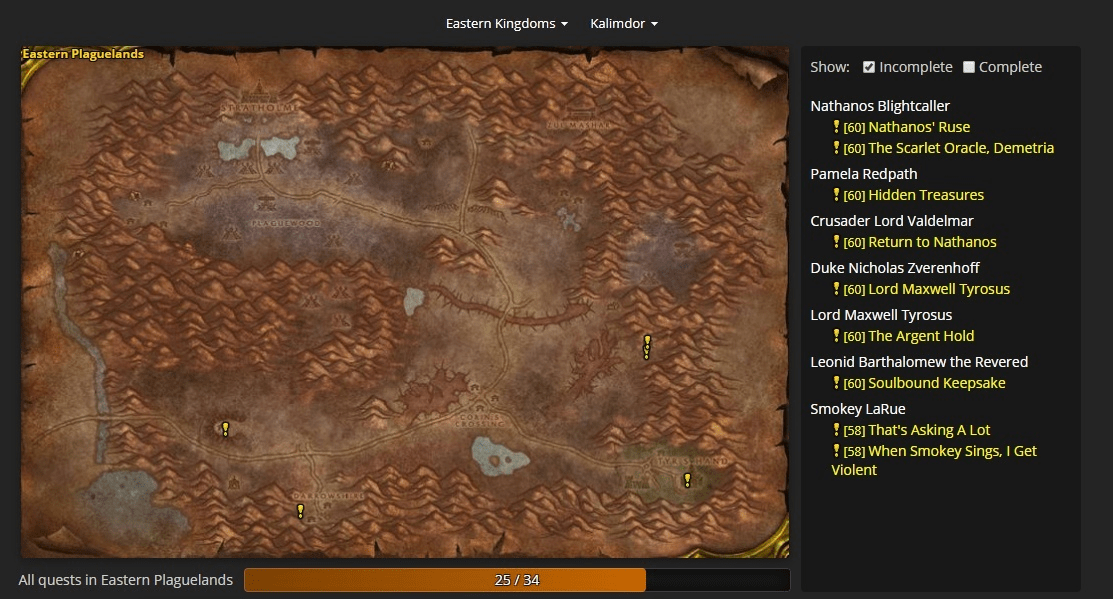Open the That's Asking A Lot quest
Viewport: 1113px width, 599px height.
pos(928,430)
